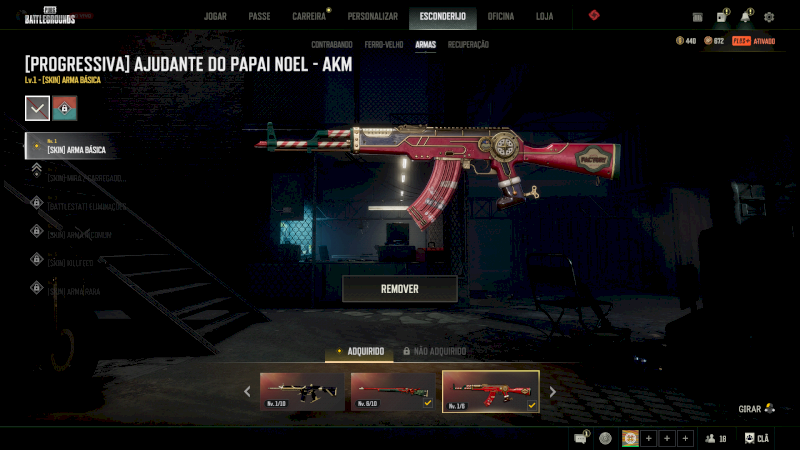Show previous skins with left arrow

(x=248, y=392)
